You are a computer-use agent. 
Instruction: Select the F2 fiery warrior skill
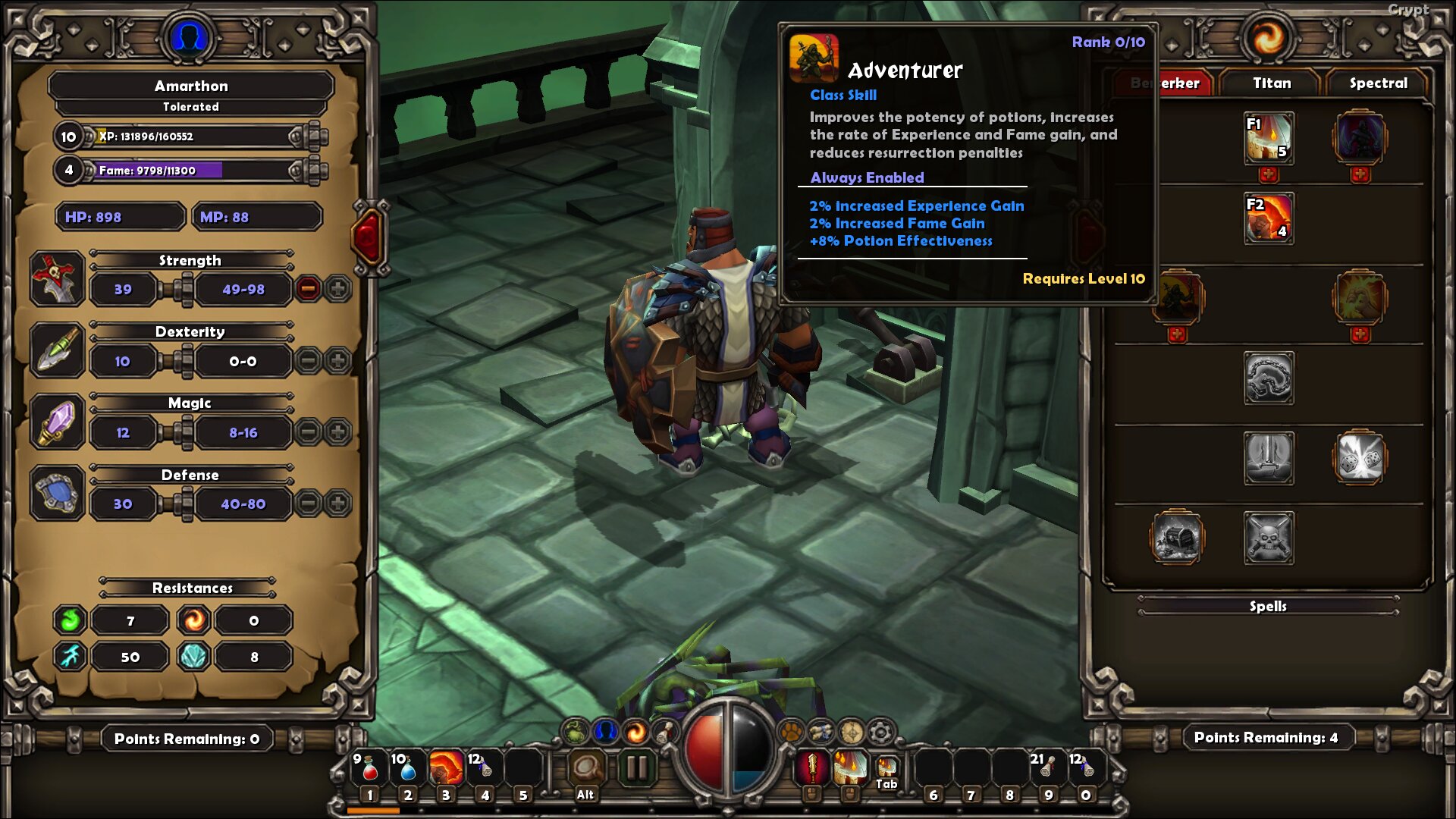1269,218
